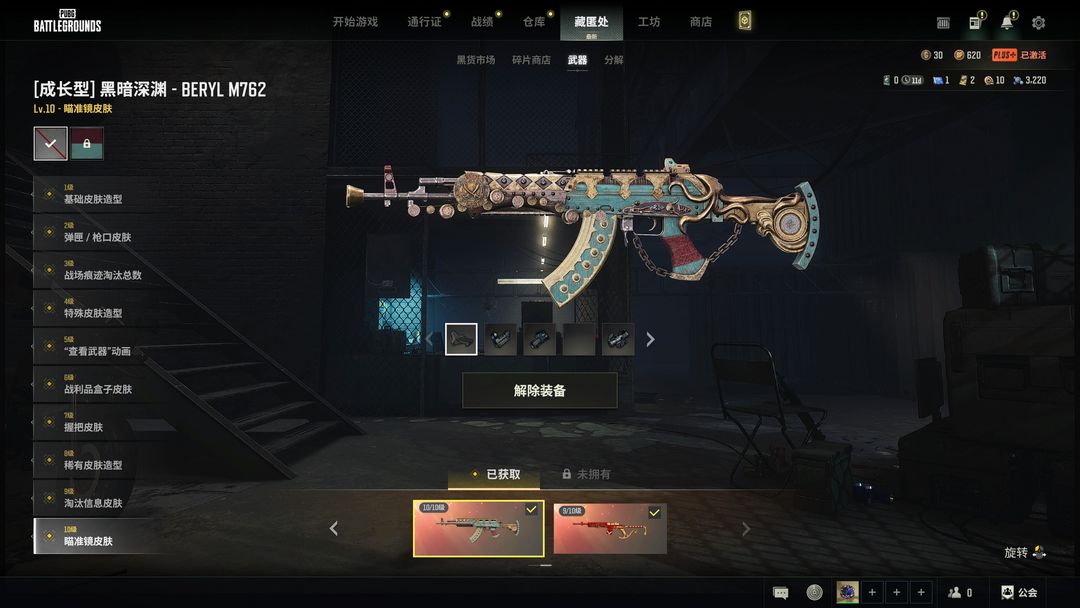Open the 商店 store menu
This screenshot has width=1080, height=608.
tap(701, 22)
